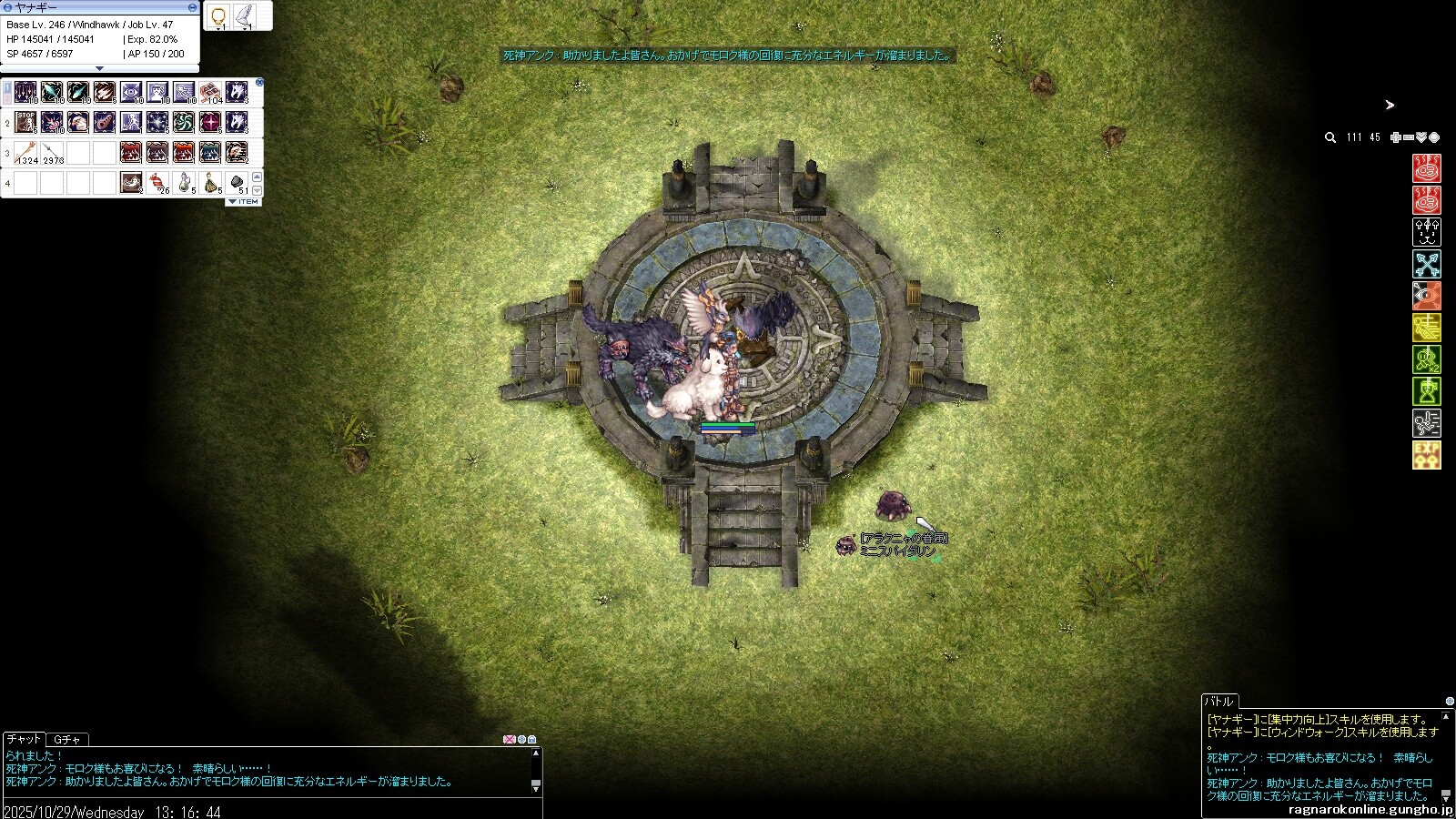Use the dark stone item with 51
Viewport: 1456px width, 819px height.
tap(238, 182)
